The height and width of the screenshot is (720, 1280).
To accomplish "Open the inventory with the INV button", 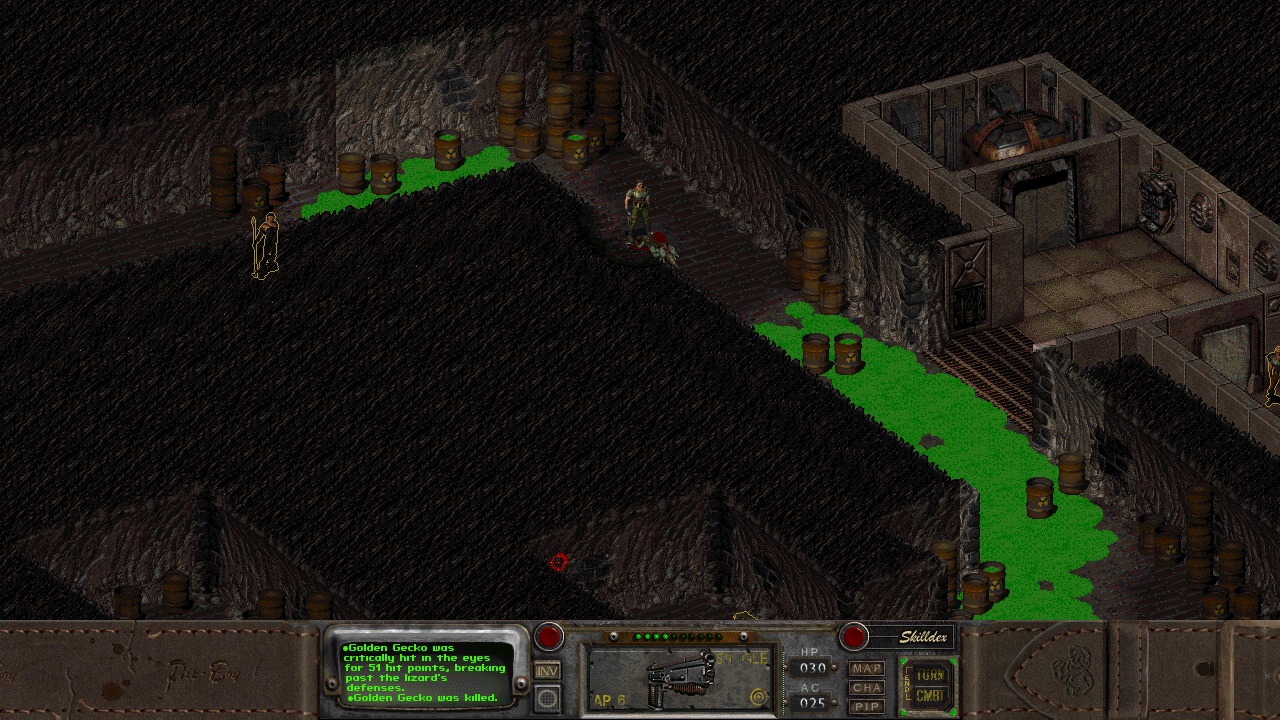I will tap(547, 671).
